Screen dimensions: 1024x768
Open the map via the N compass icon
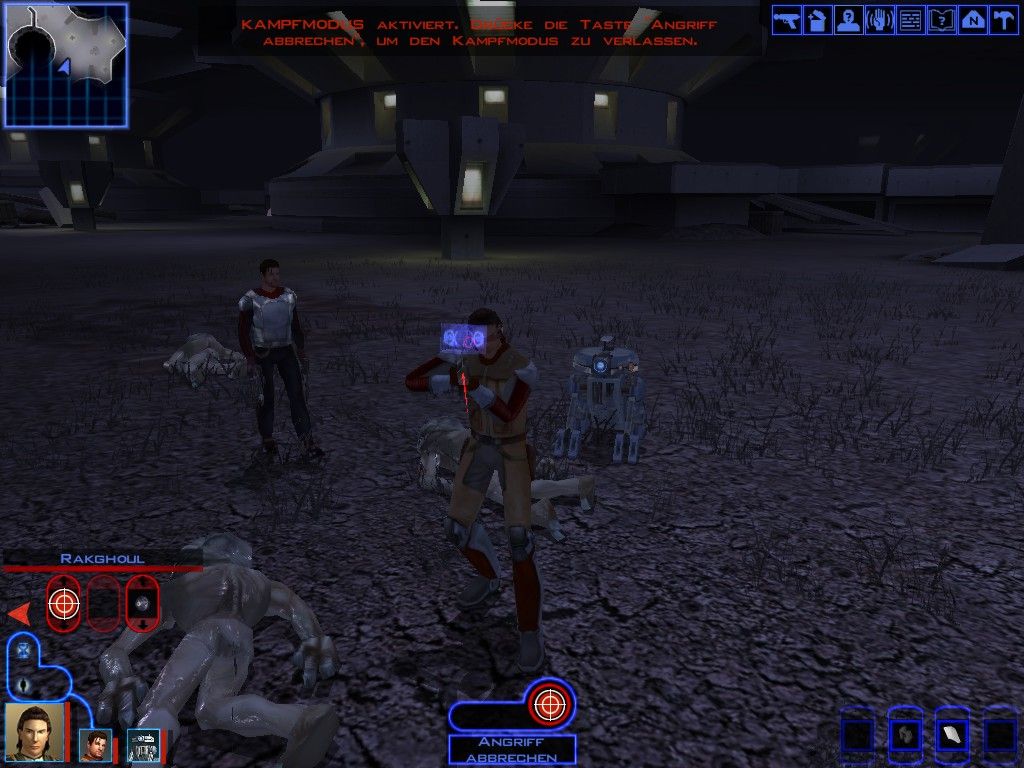(972, 20)
